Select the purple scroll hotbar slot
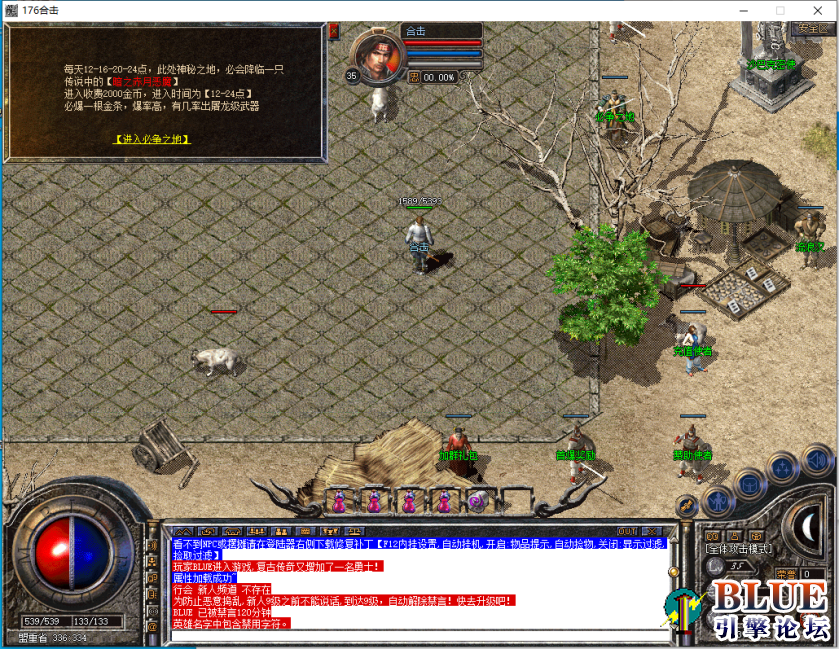Screen dimensions: 839x649 tap(476, 501)
